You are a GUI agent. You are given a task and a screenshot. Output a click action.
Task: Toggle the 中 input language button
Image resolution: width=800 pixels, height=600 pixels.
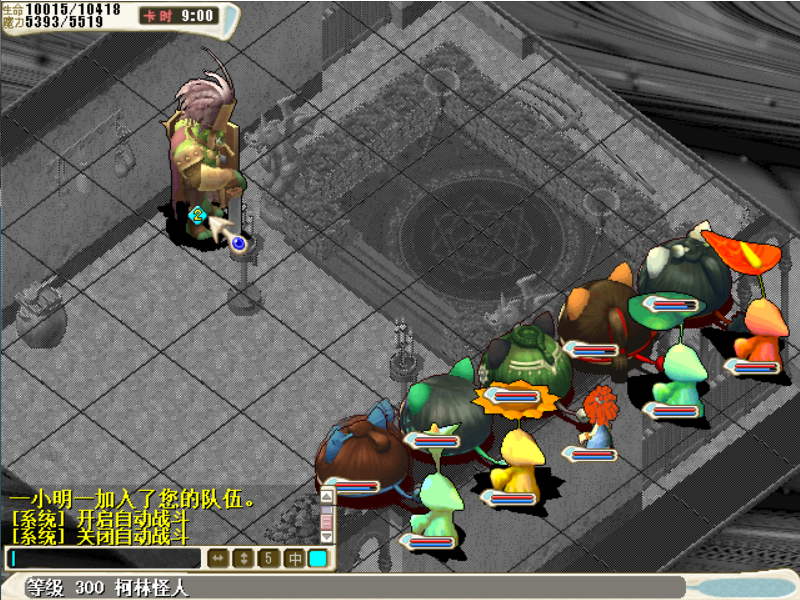coord(294,558)
